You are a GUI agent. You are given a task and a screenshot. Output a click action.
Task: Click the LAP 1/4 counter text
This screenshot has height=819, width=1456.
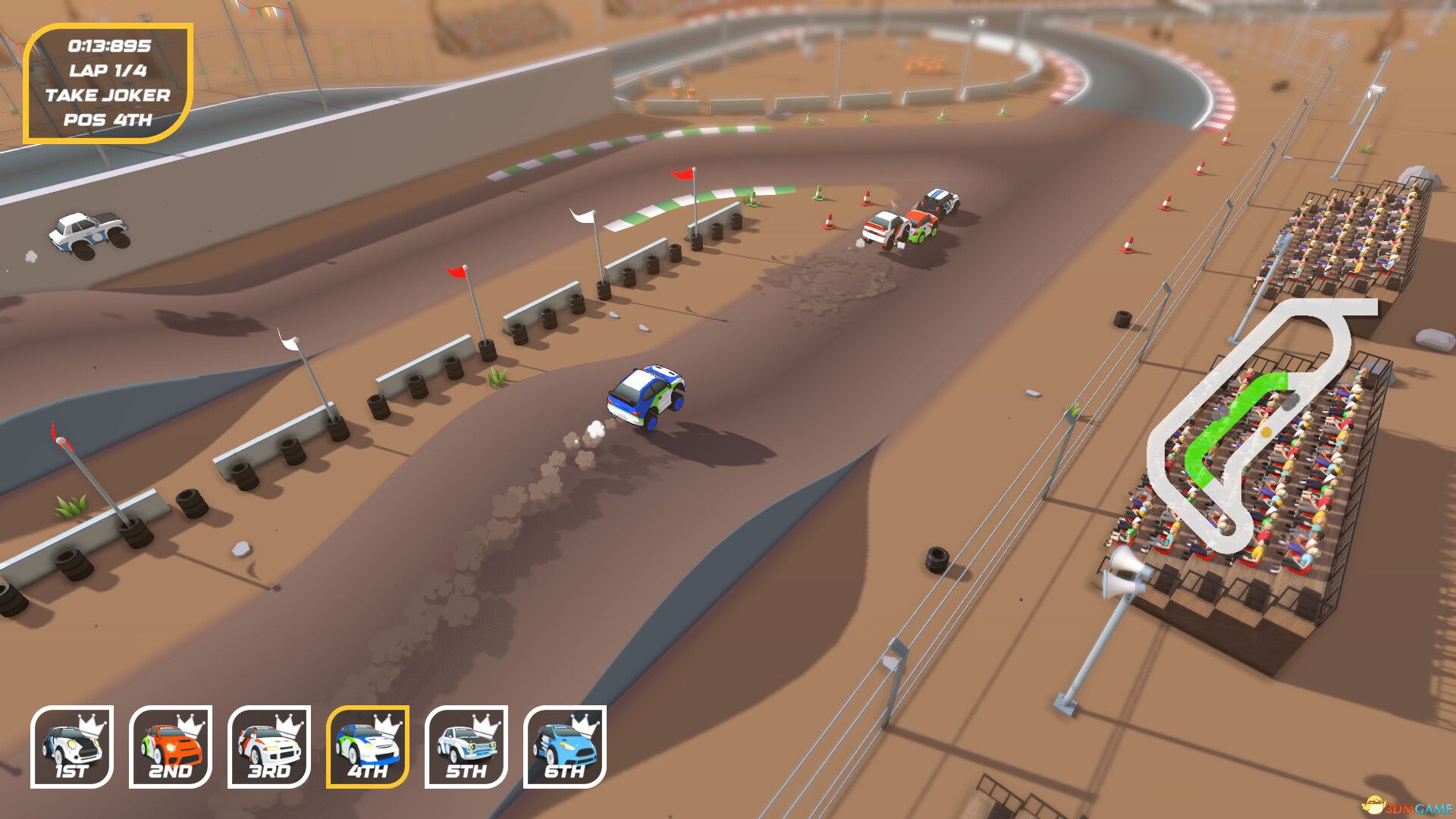[x=109, y=70]
